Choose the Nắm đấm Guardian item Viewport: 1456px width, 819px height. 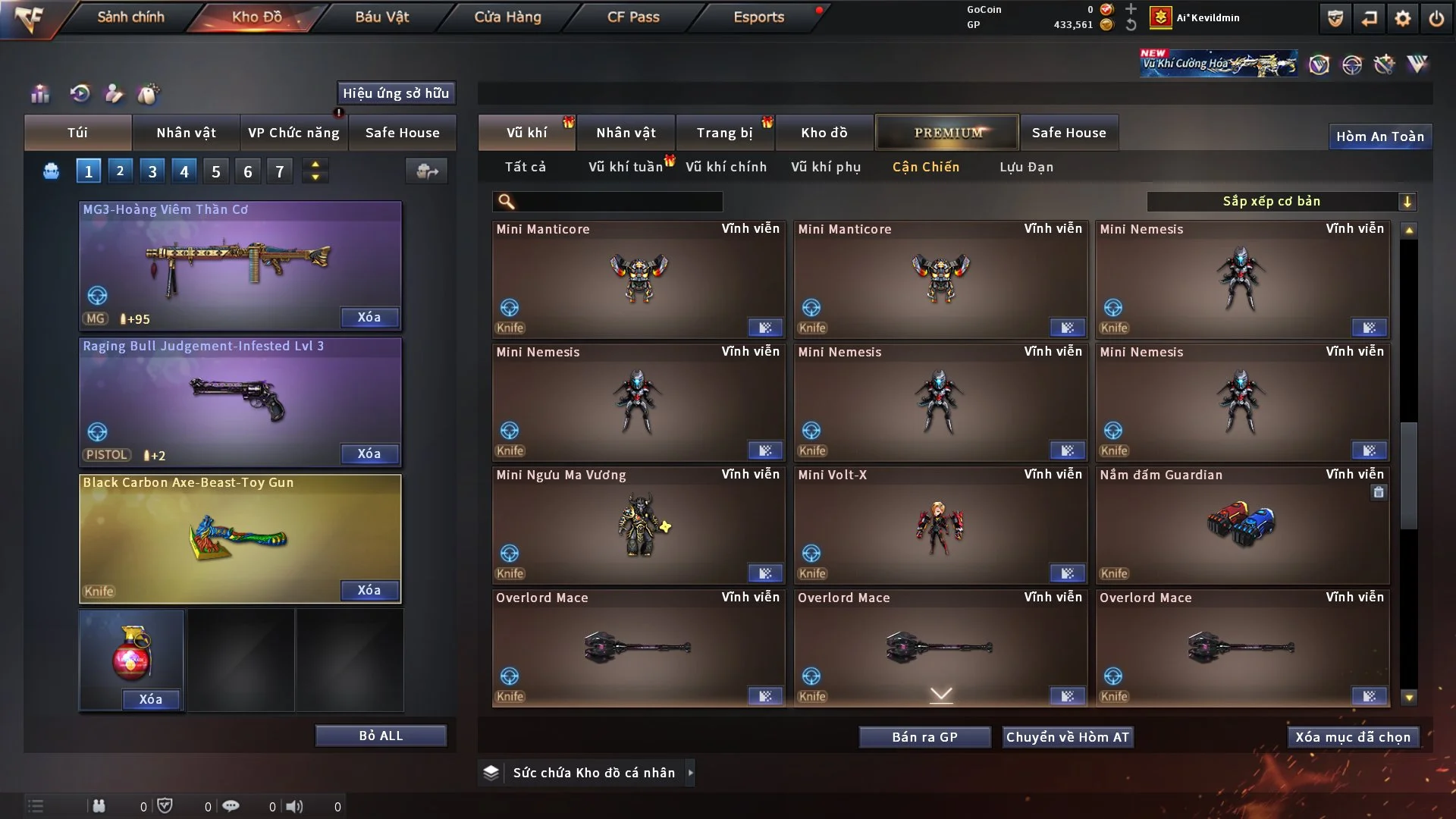tap(1241, 525)
